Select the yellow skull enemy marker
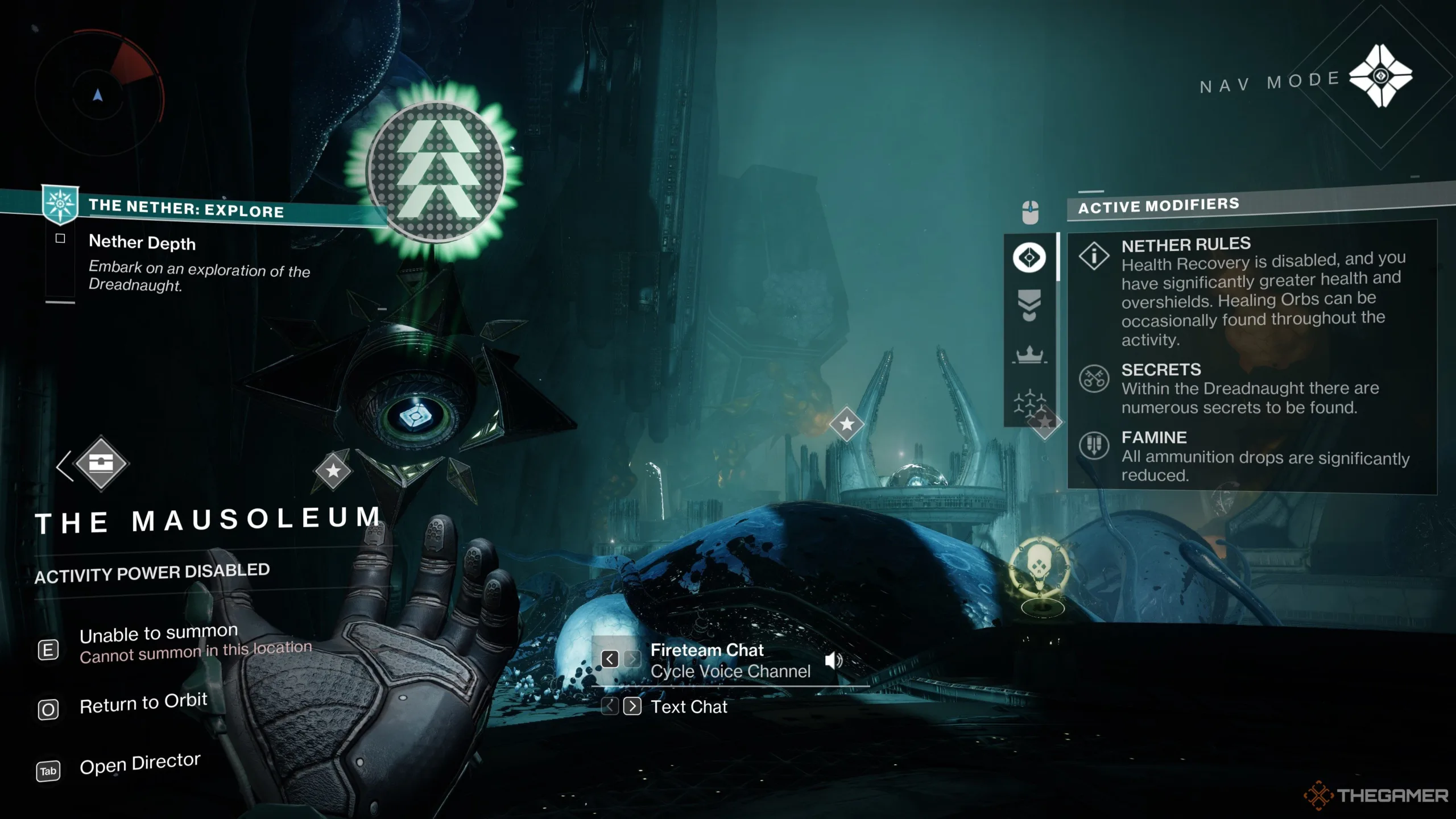This screenshot has width=1456, height=819. click(1040, 568)
